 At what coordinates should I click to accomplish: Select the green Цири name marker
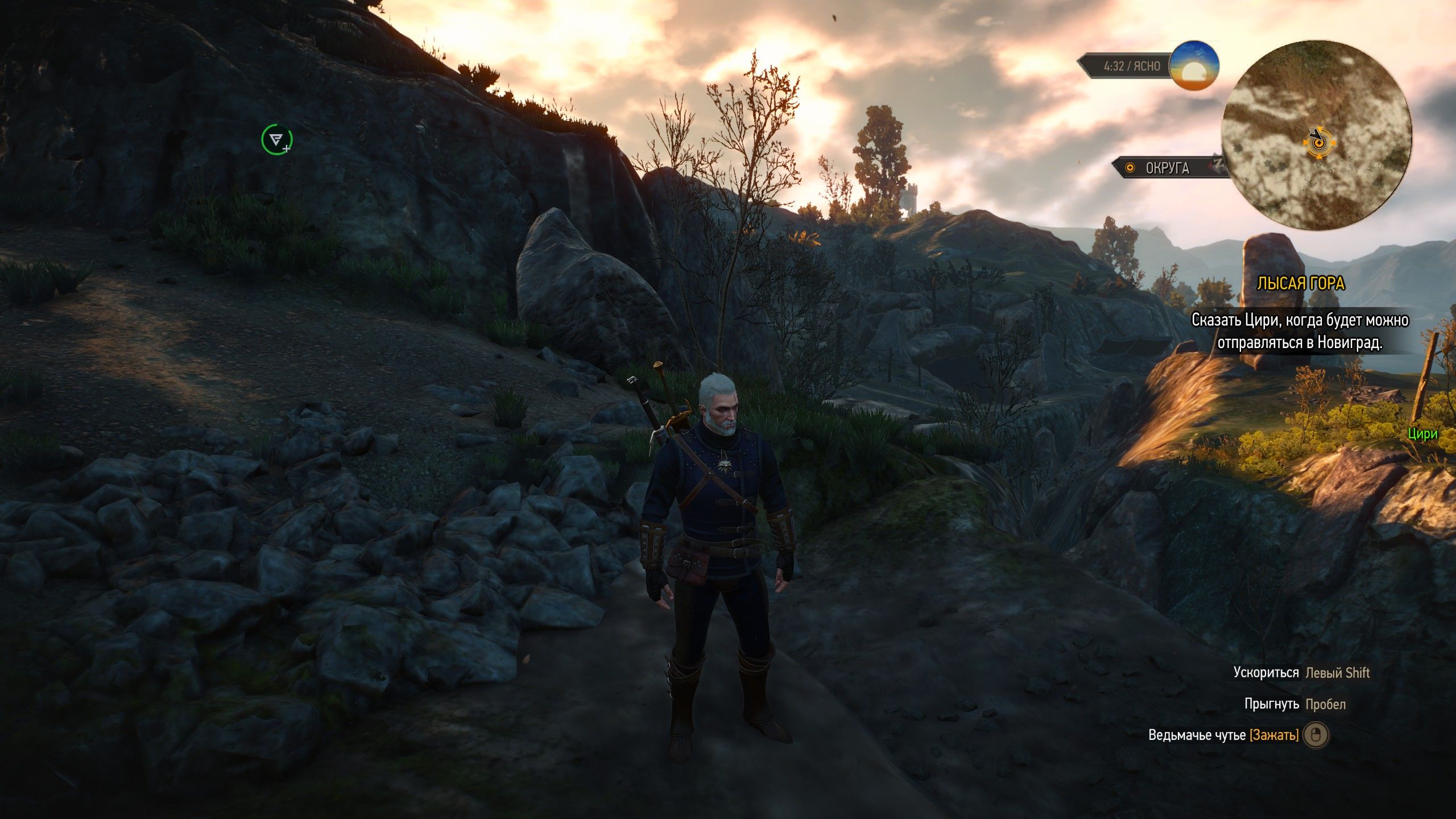coord(1422,434)
